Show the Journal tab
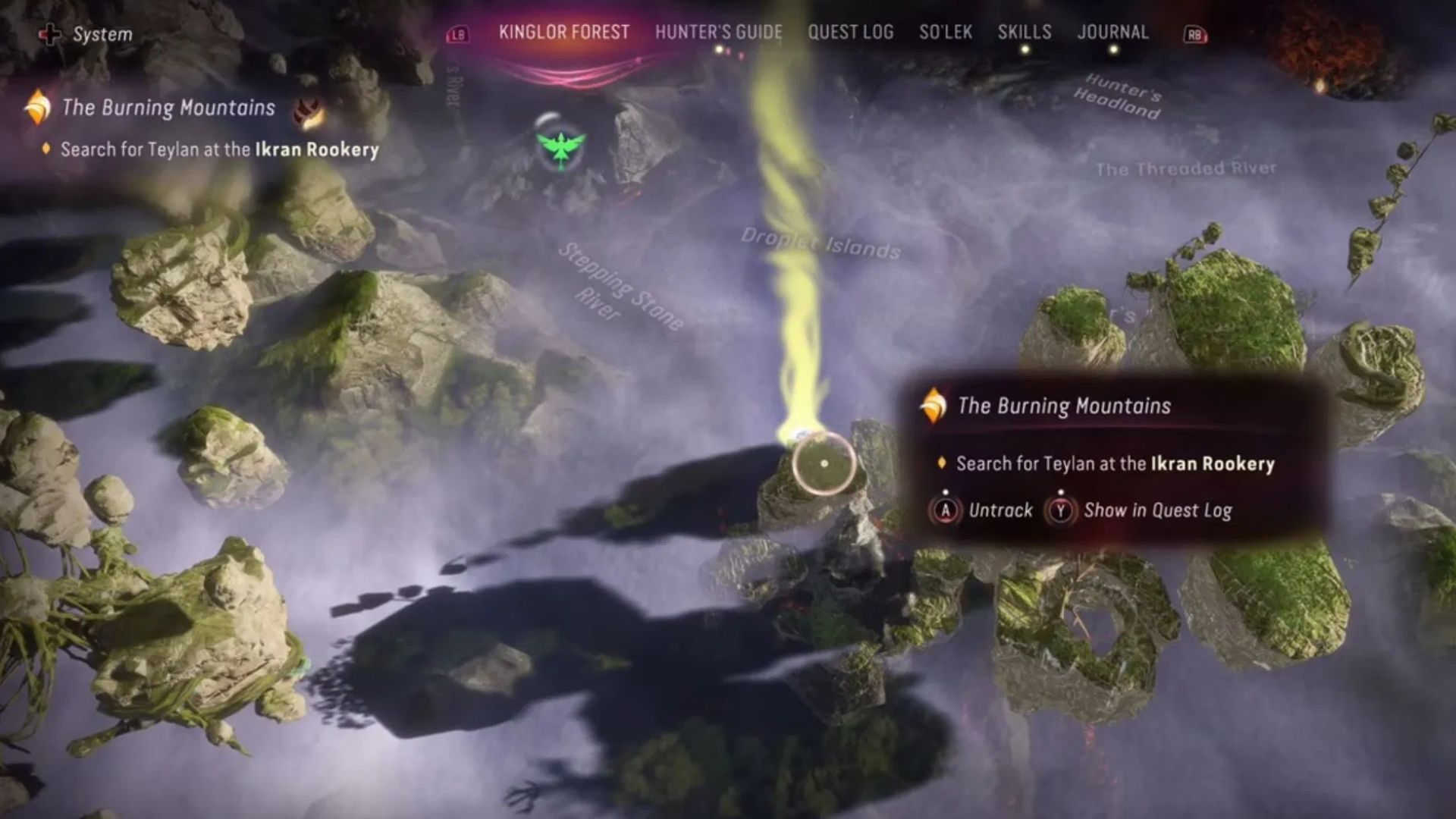 pyautogui.click(x=1112, y=33)
